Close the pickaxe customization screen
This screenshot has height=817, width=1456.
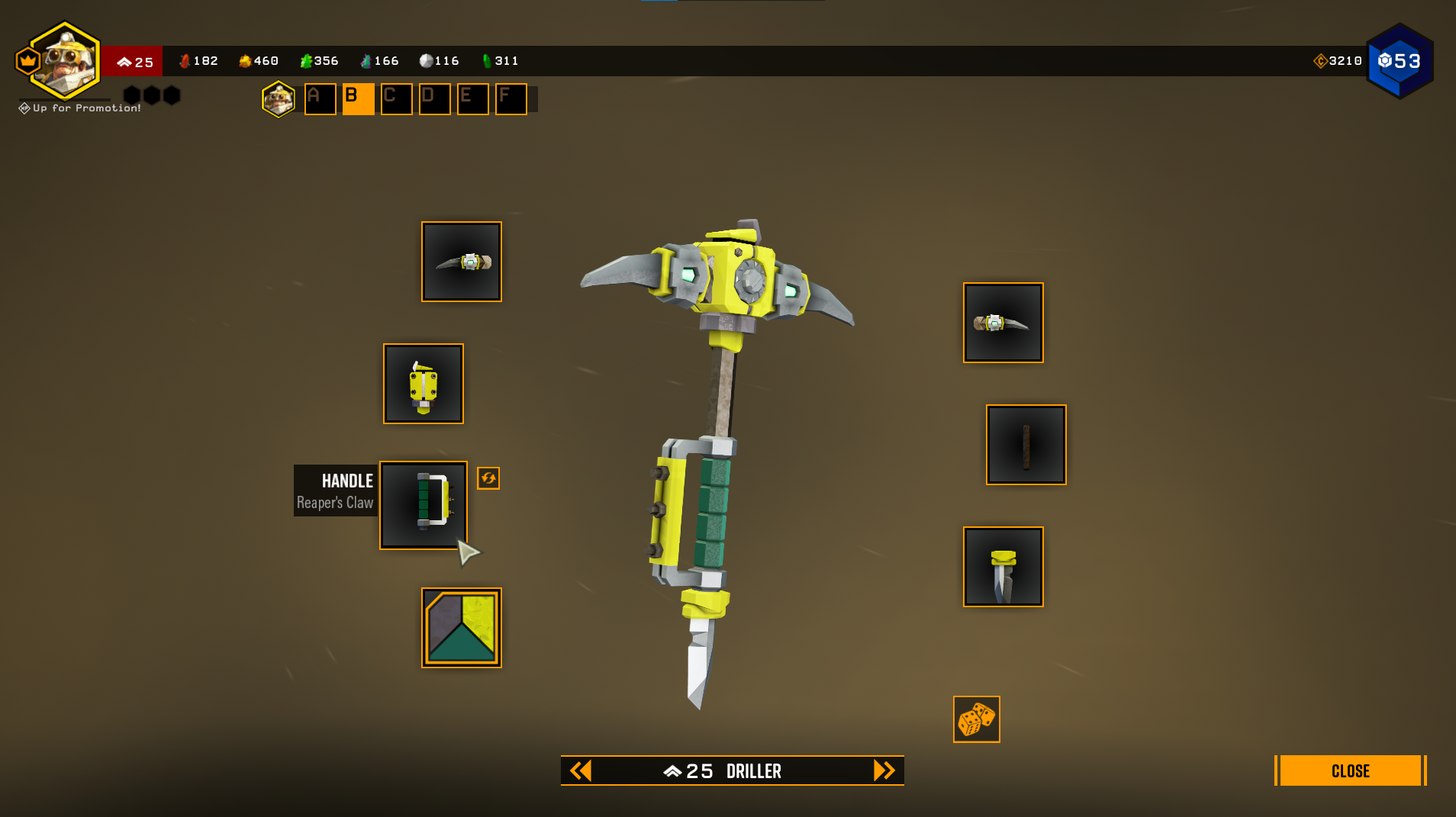pos(1349,770)
